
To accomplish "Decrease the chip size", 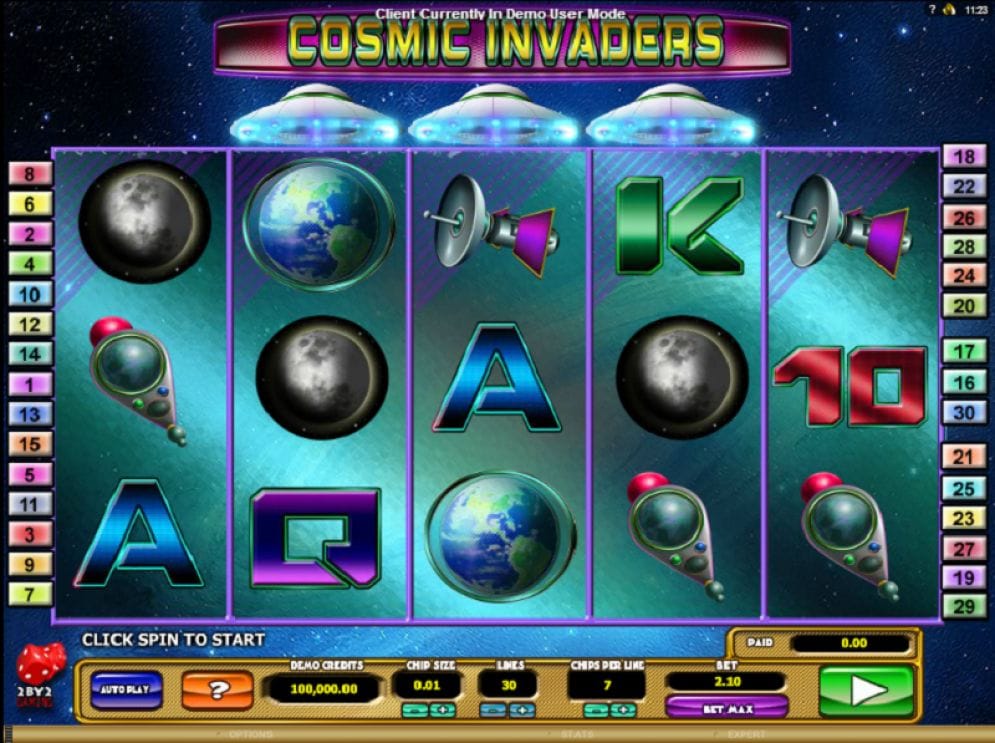I will 415,710.
